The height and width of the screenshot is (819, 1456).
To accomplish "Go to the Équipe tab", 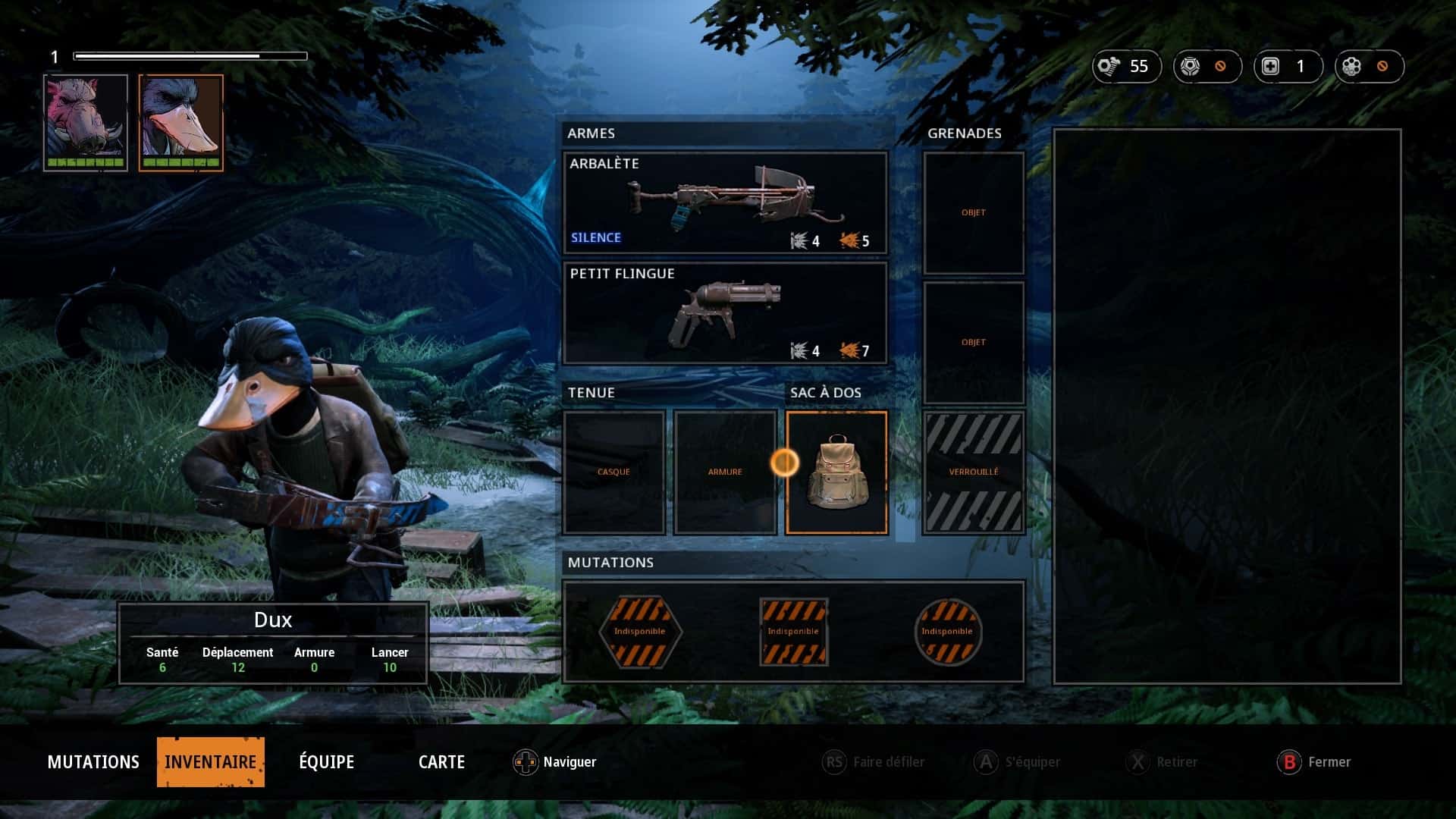I will click(x=326, y=761).
